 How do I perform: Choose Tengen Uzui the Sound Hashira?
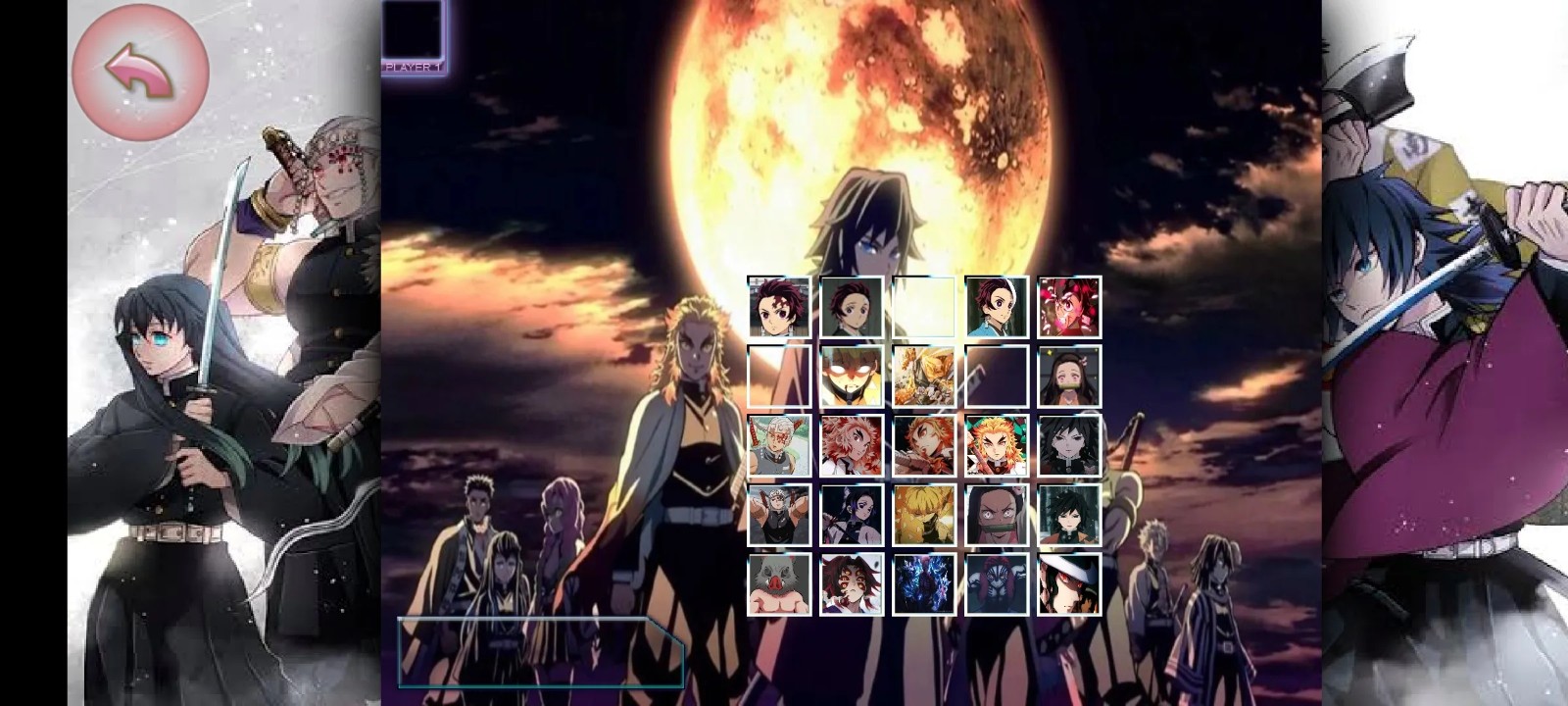(777, 448)
